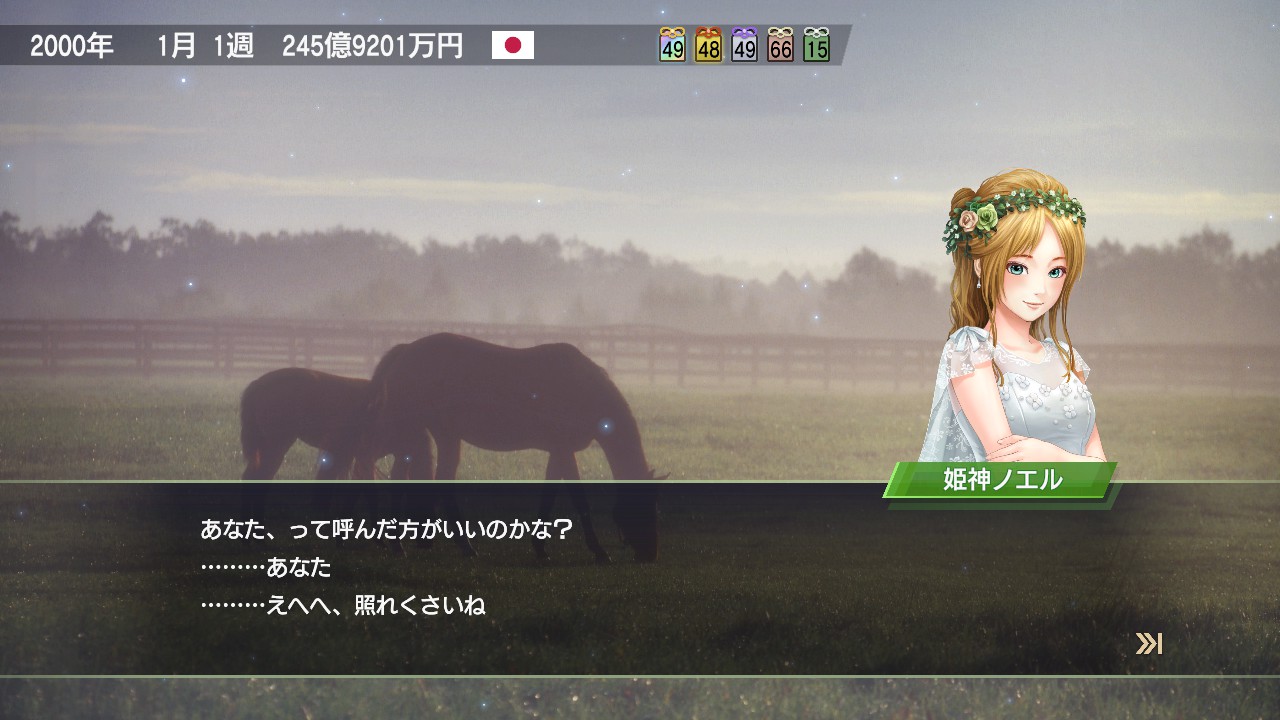
Task: Click the pink gift box numbered 66
Action: [x=780, y=45]
